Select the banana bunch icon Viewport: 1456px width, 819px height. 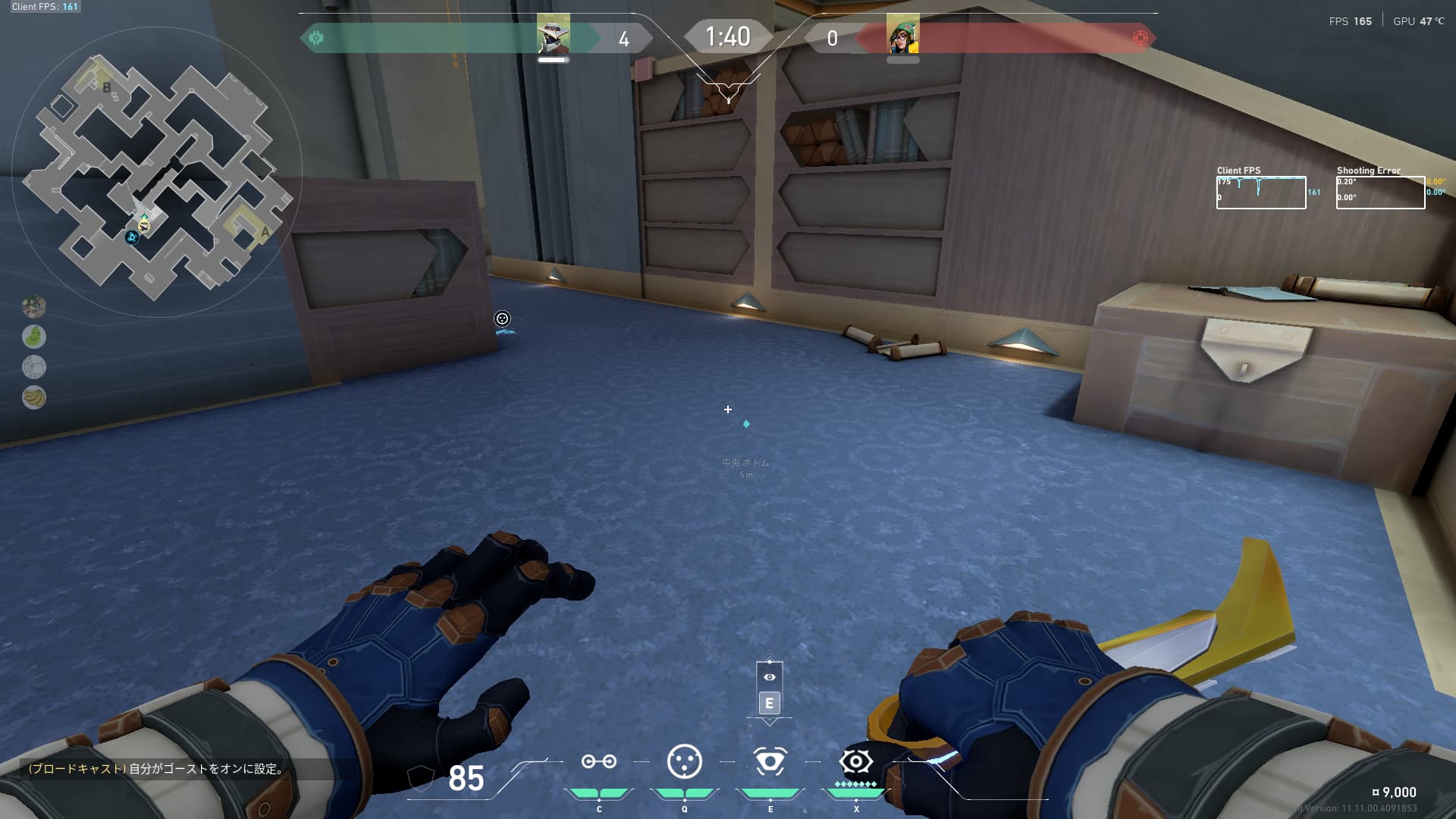(x=34, y=397)
